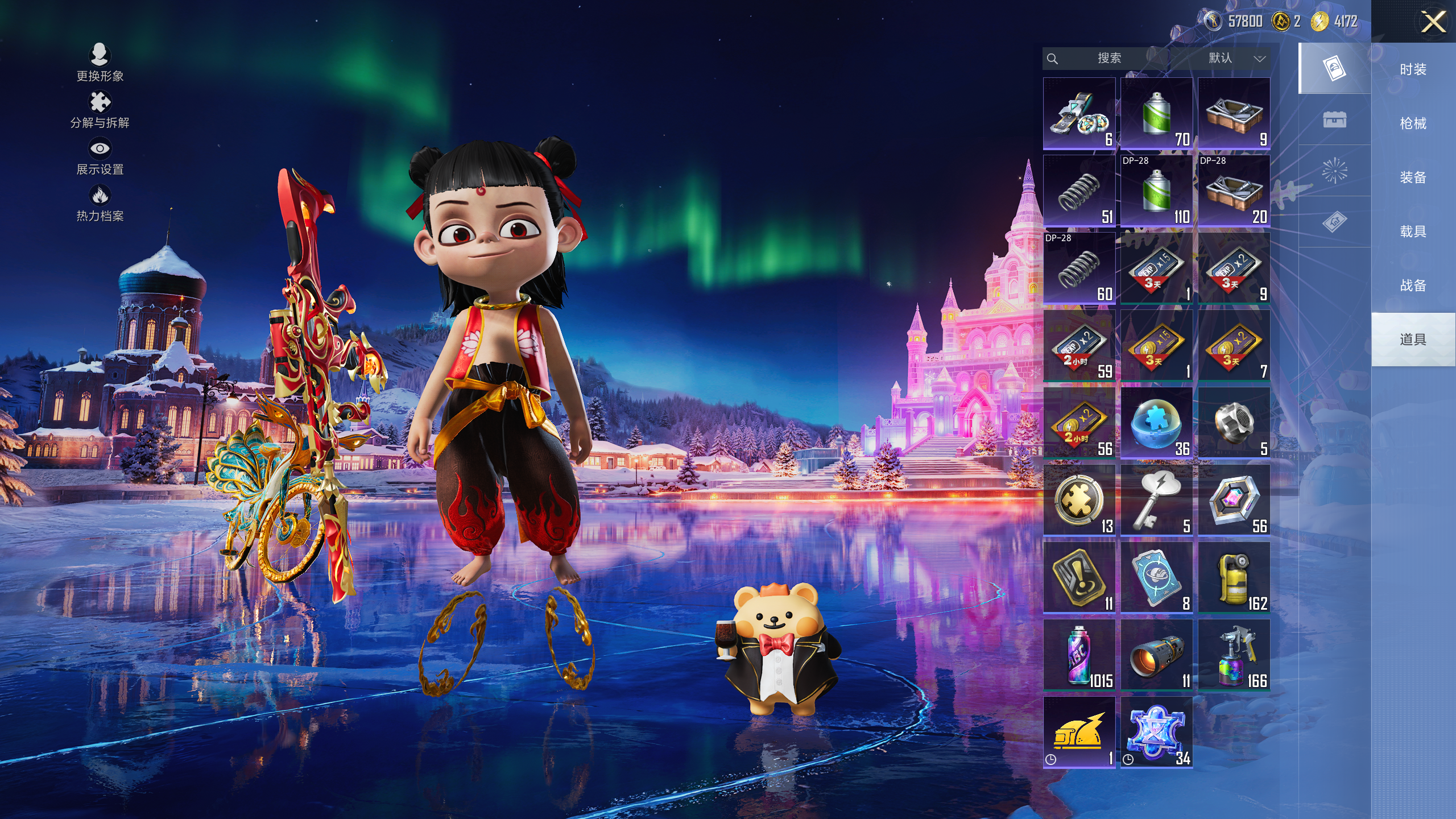Close the inventory screen with the X

click(1433, 23)
